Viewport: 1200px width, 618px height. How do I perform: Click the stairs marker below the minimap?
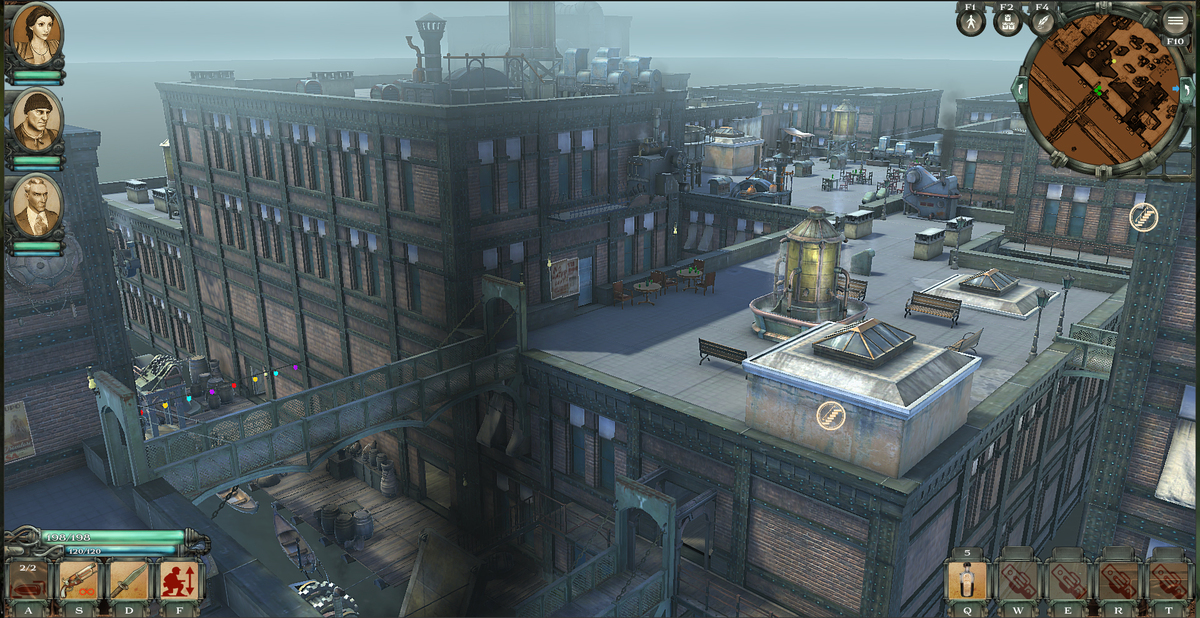click(1143, 217)
